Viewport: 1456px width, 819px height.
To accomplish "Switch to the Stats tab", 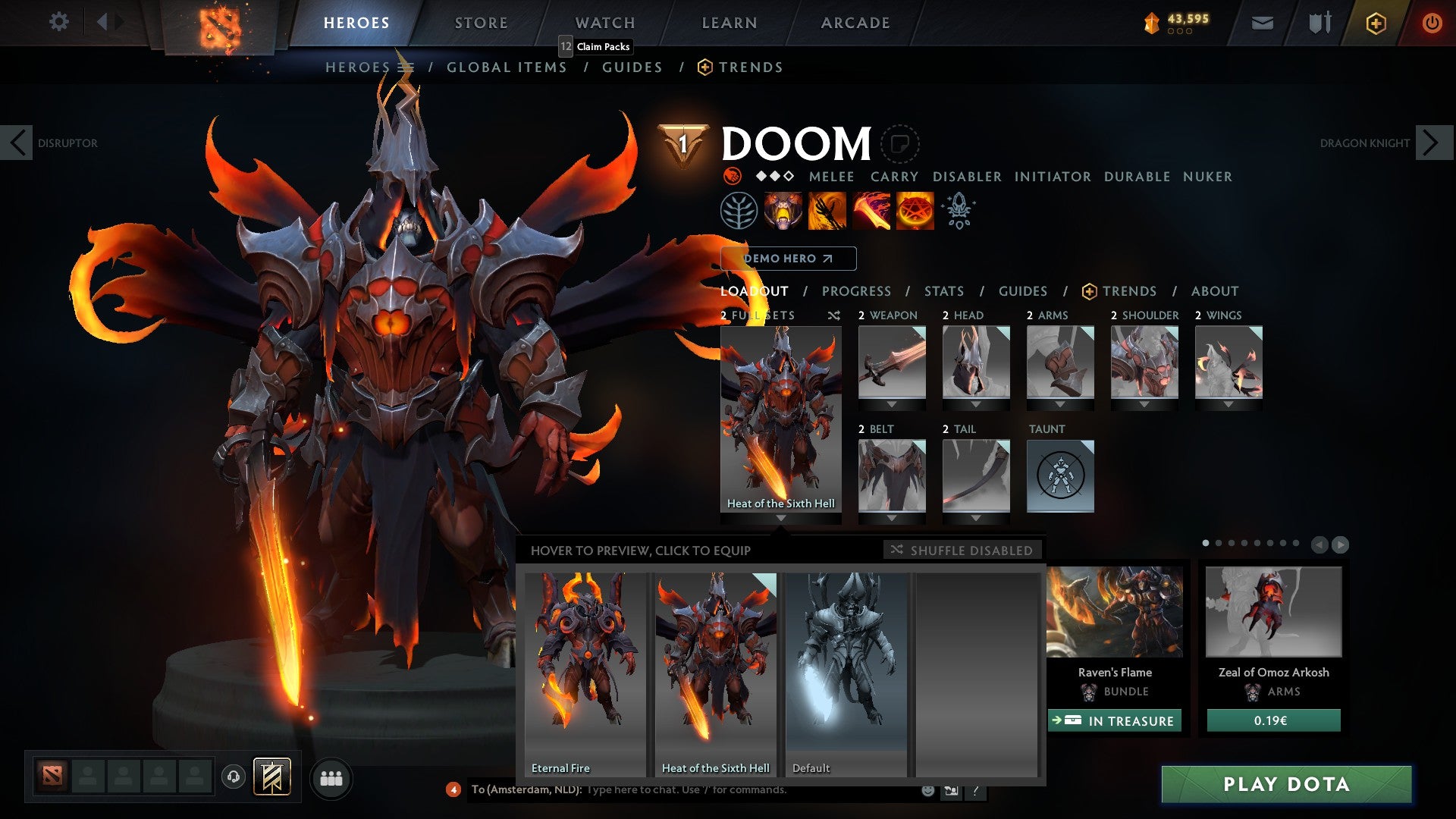I will point(944,291).
